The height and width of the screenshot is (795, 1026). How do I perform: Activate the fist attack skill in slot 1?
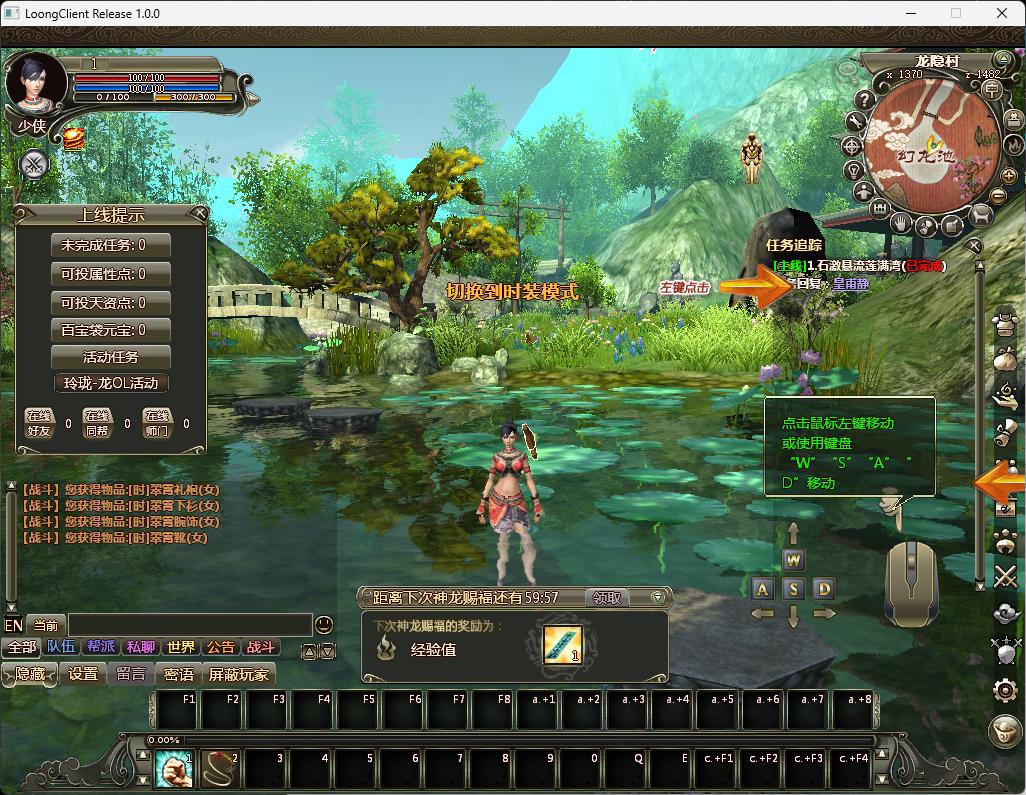[174, 769]
